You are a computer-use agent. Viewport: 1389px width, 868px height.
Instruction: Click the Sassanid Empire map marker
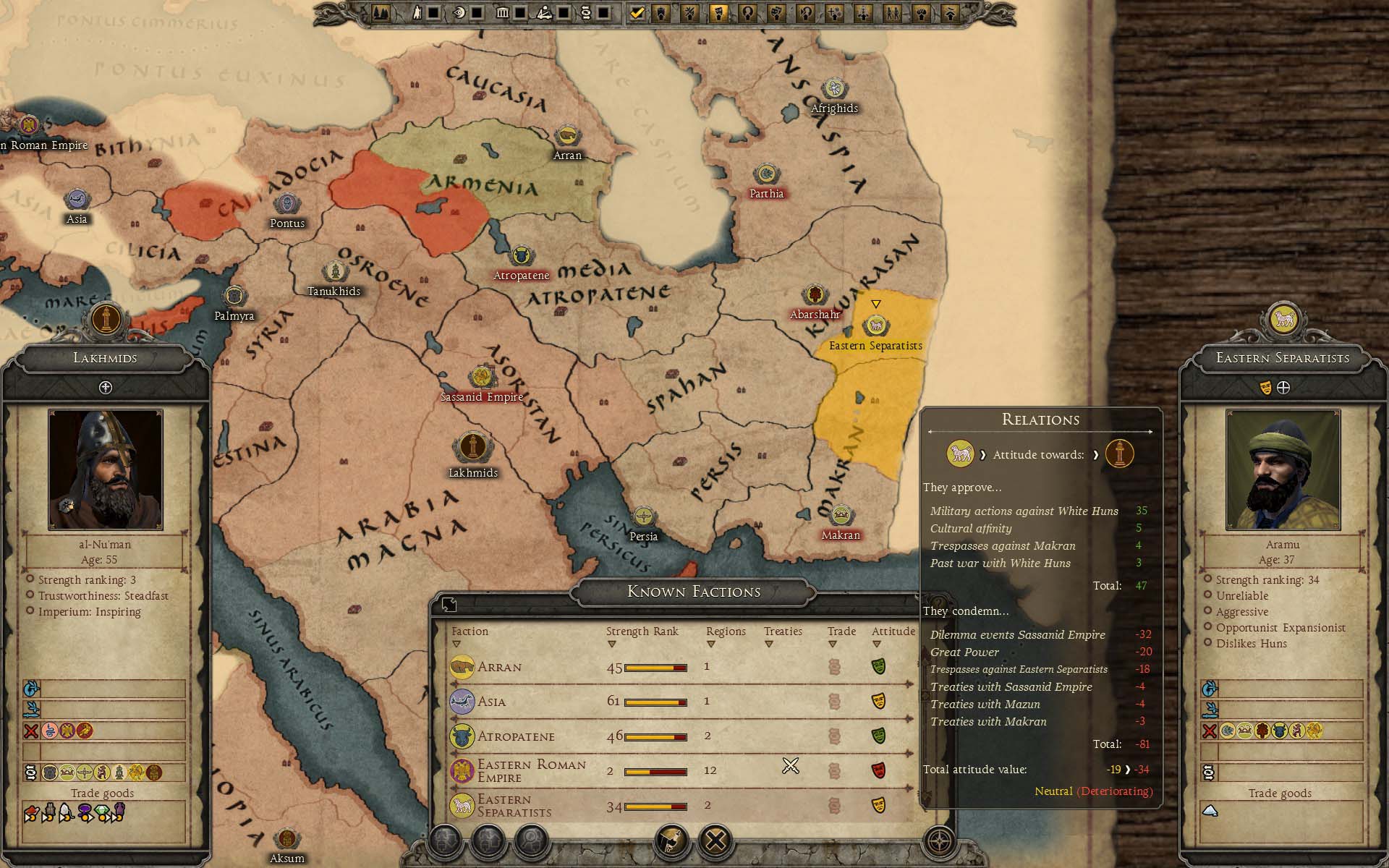click(481, 378)
